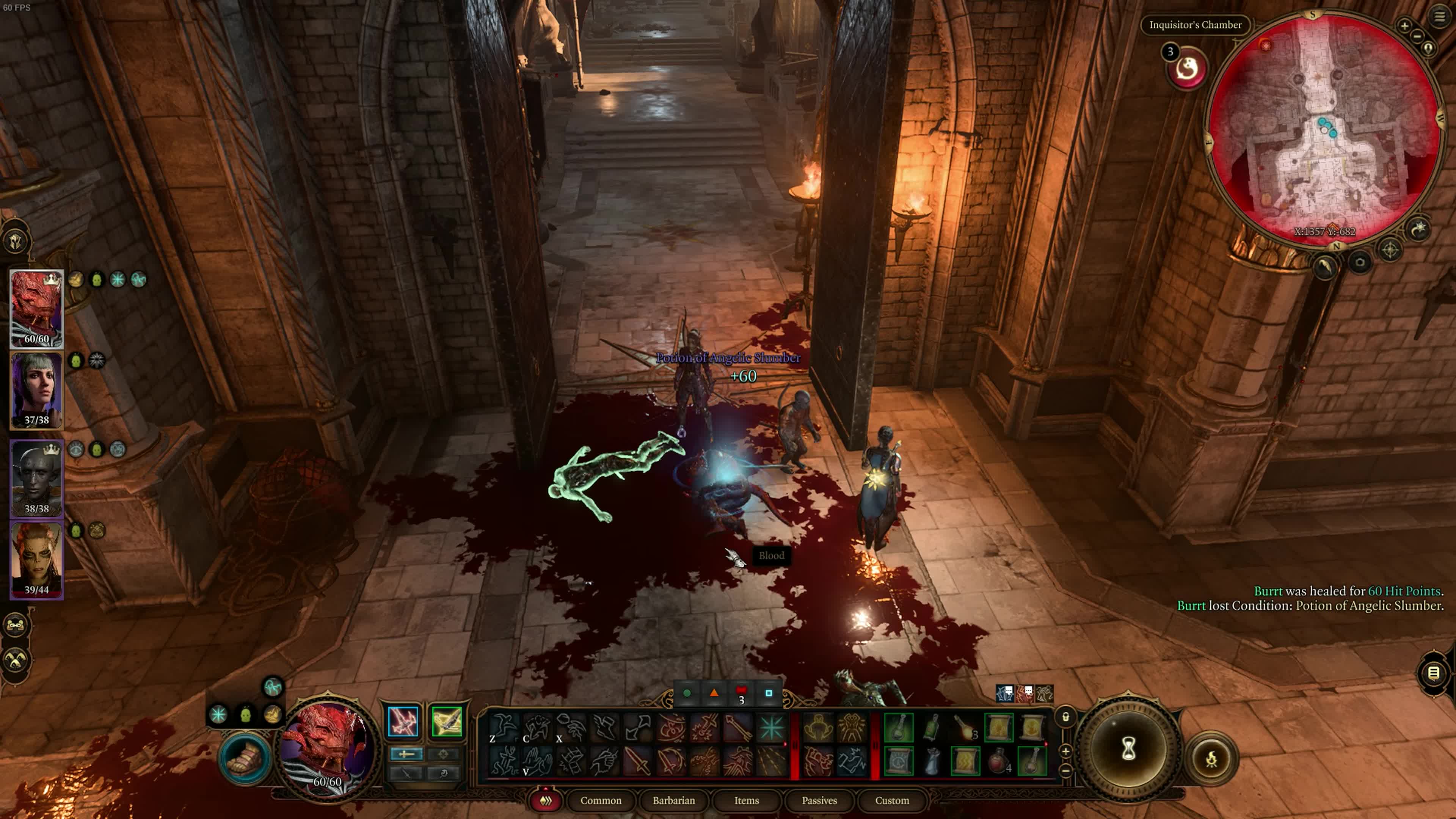This screenshot has width=1456, height=819.
Task: Switch to the Custom hotbar tab
Action: click(x=891, y=800)
